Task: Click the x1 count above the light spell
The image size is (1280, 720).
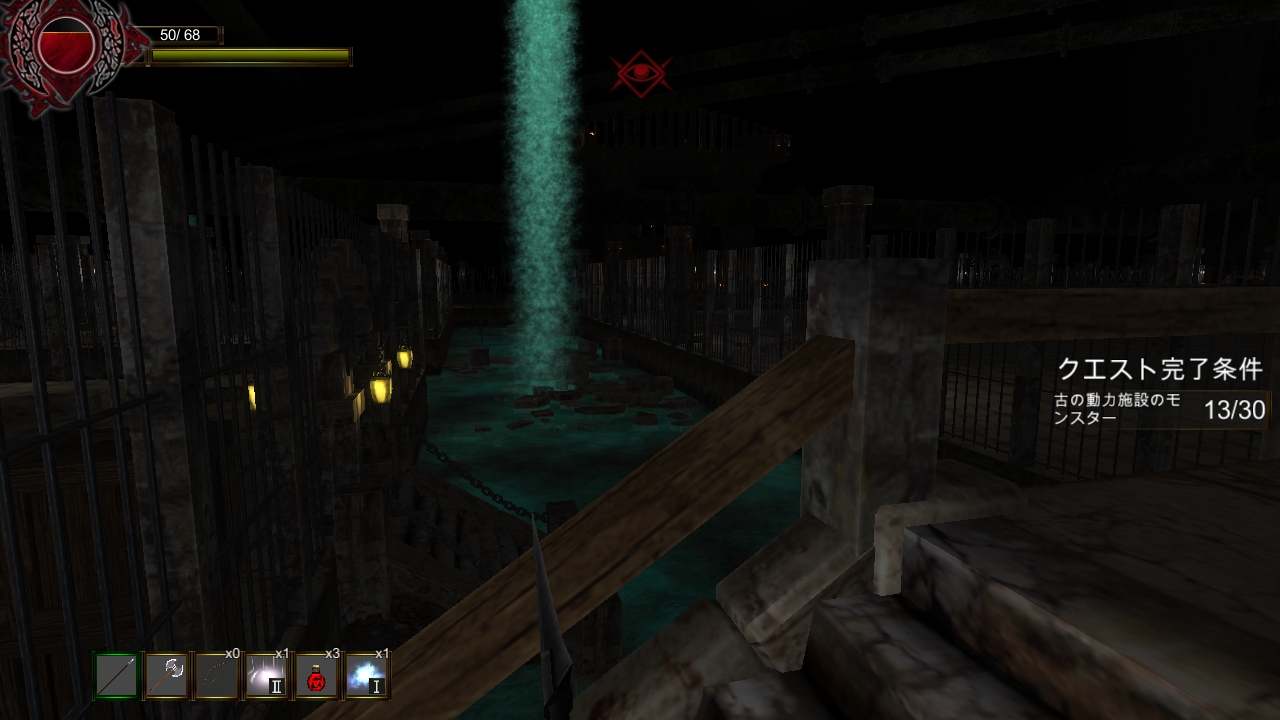Action: (x=282, y=654)
